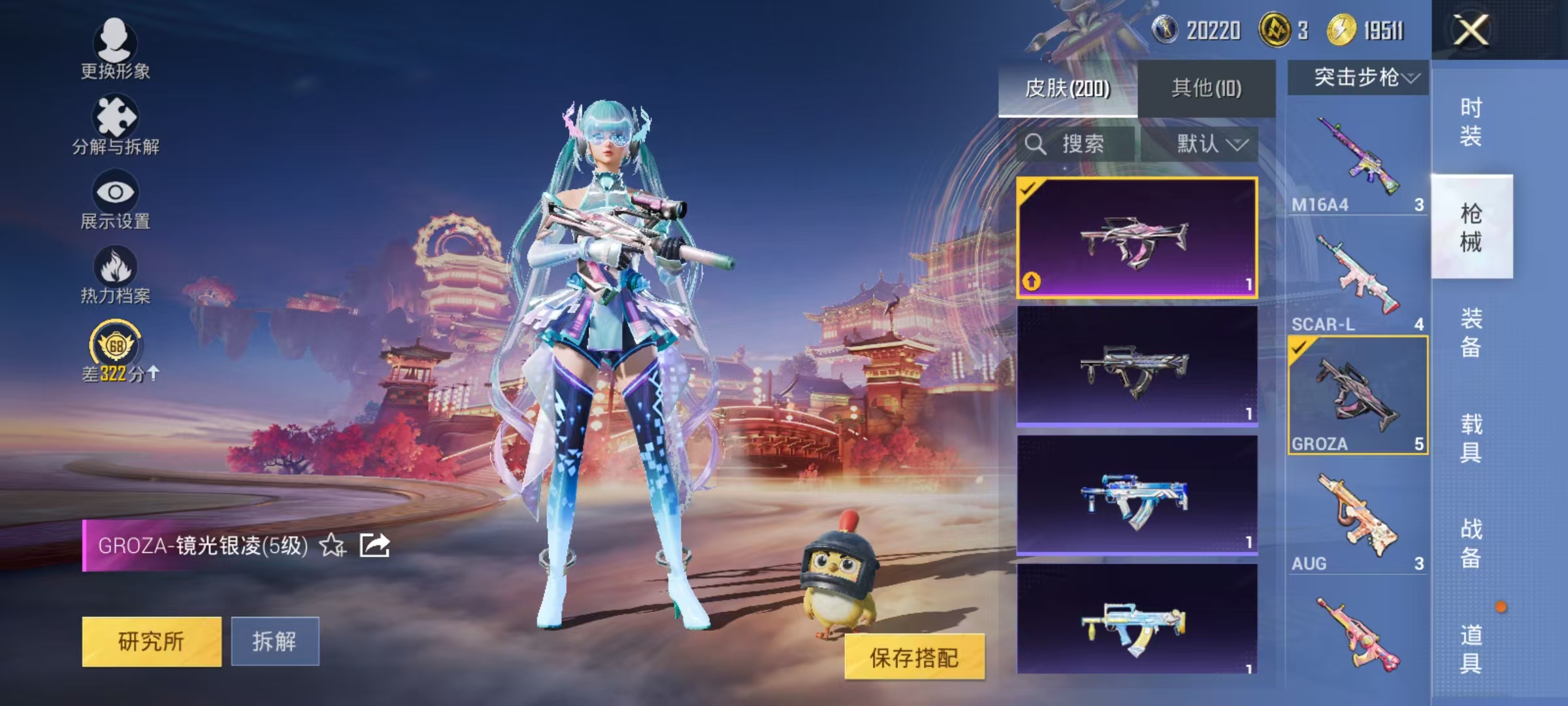Open the 时装 fashion tab
1568x706 pixels.
[x=1473, y=124]
